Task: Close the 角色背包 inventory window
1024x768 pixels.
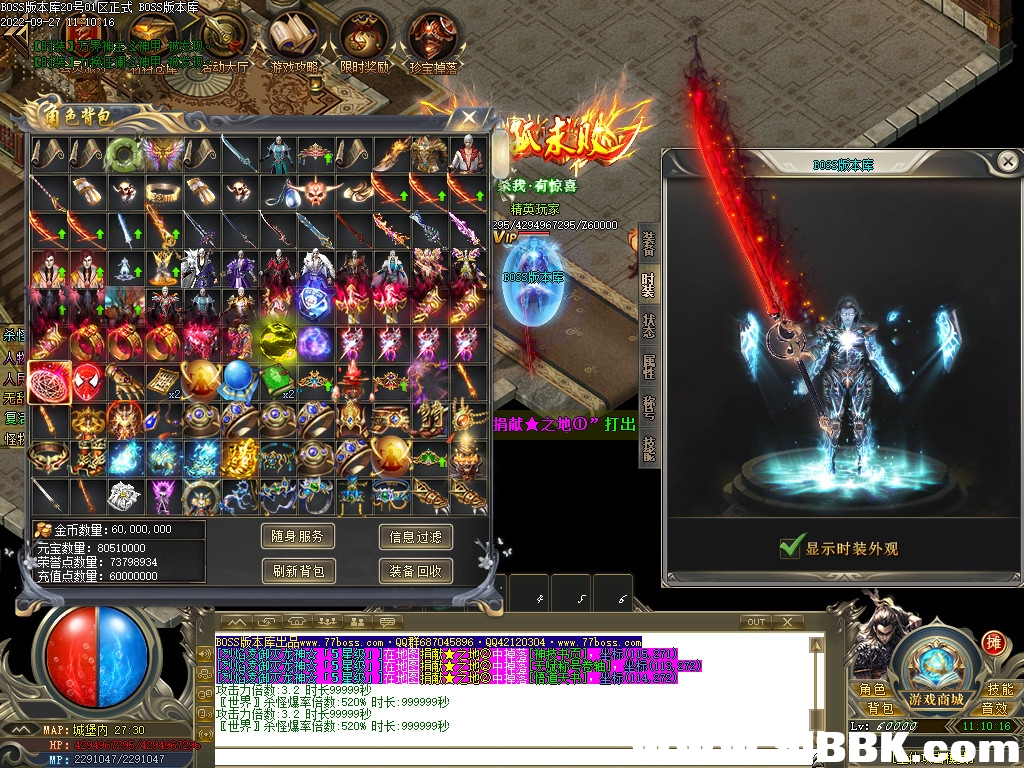Action: pos(468,117)
